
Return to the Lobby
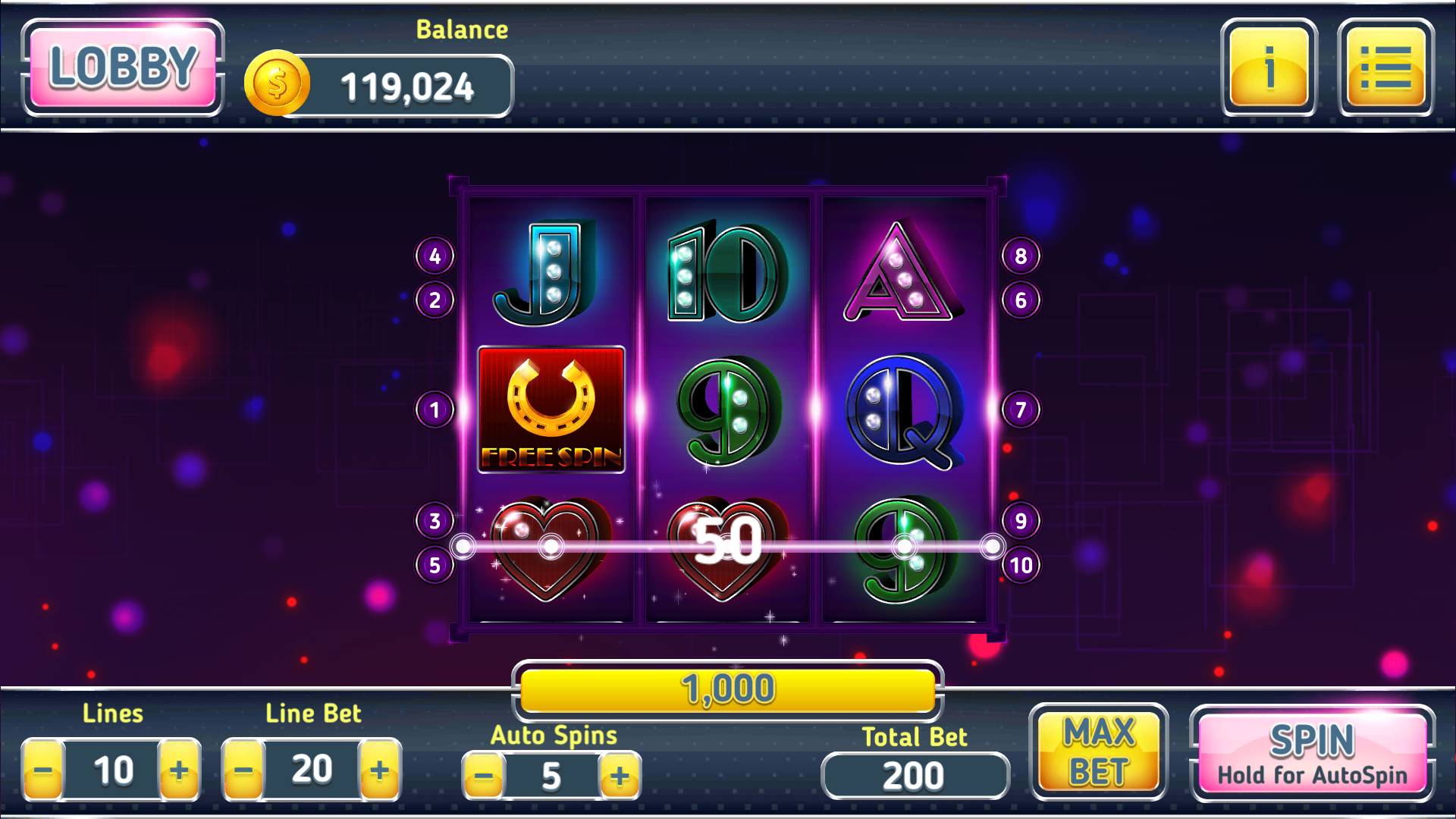(x=124, y=68)
